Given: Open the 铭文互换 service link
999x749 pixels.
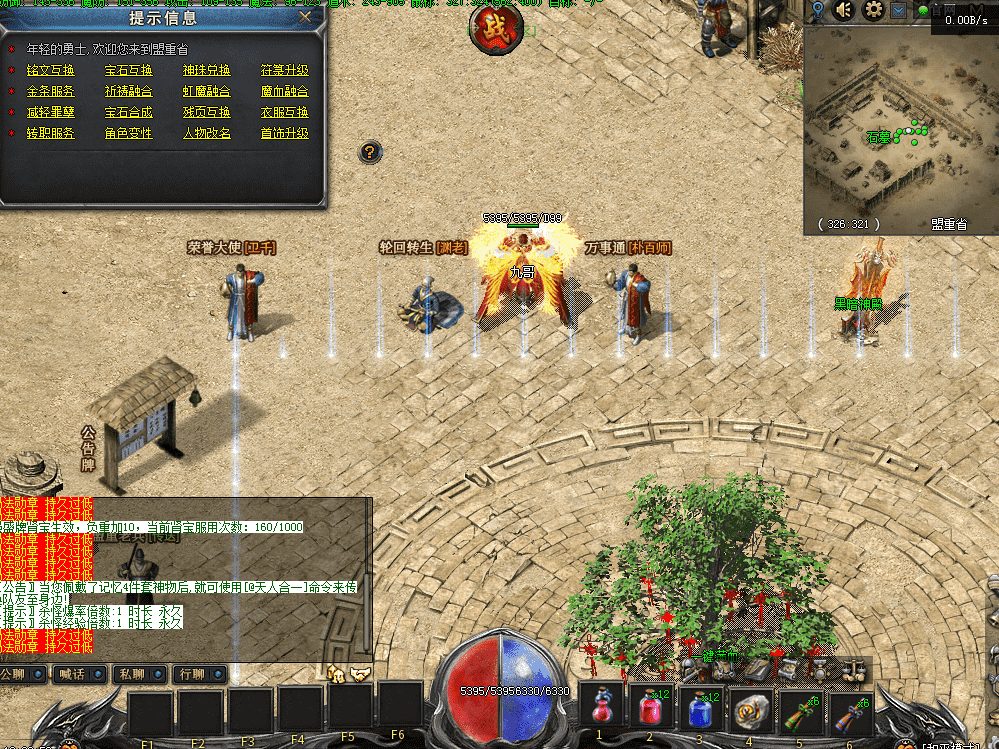Looking at the screenshot, I should click(x=51, y=71).
